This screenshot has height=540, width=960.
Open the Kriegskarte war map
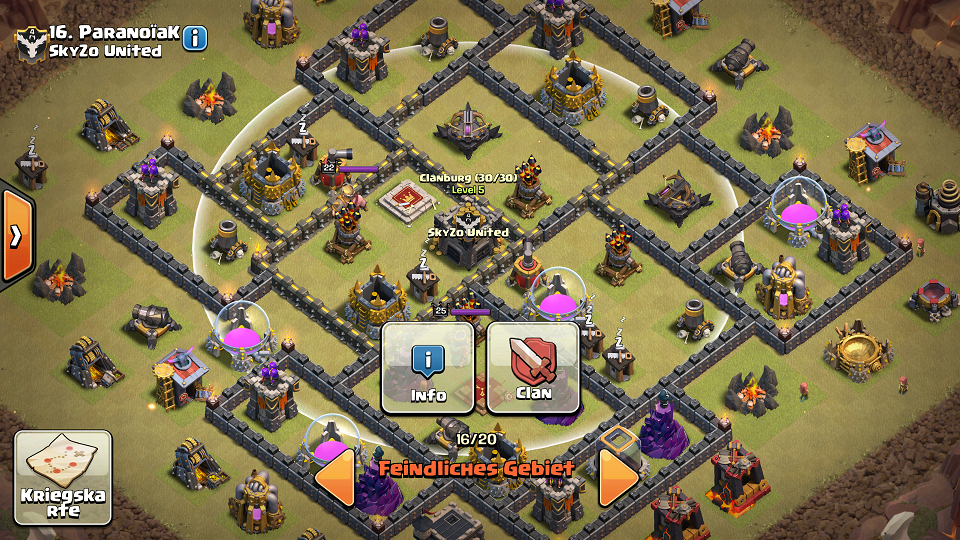tap(63, 477)
